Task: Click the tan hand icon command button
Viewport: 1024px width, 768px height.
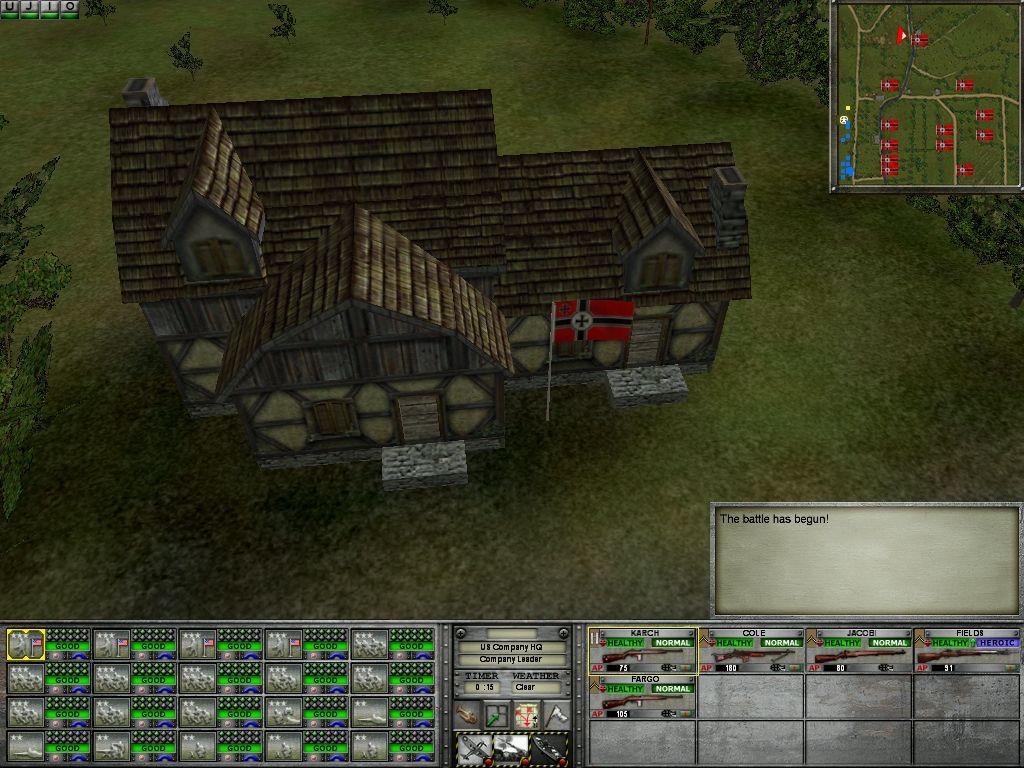Action: (468, 715)
